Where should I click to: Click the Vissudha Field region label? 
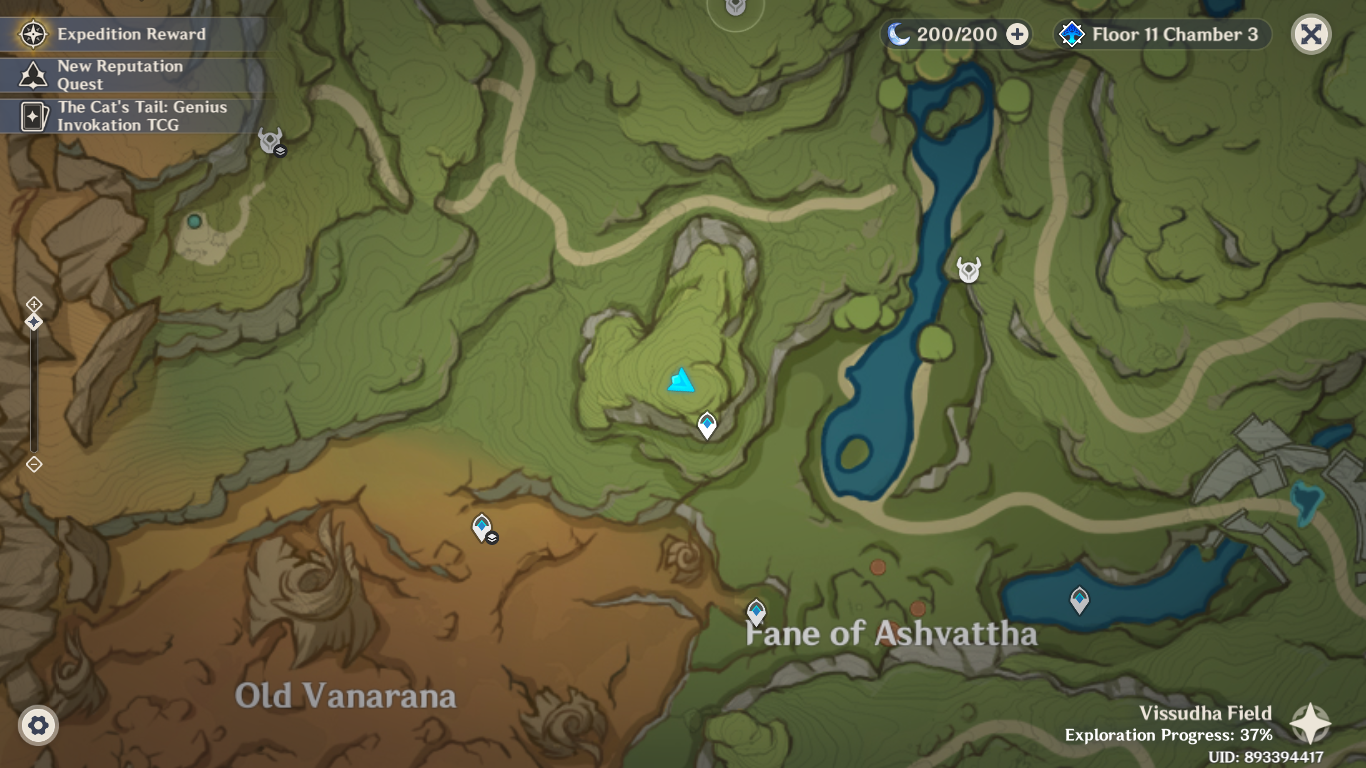tap(1204, 713)
